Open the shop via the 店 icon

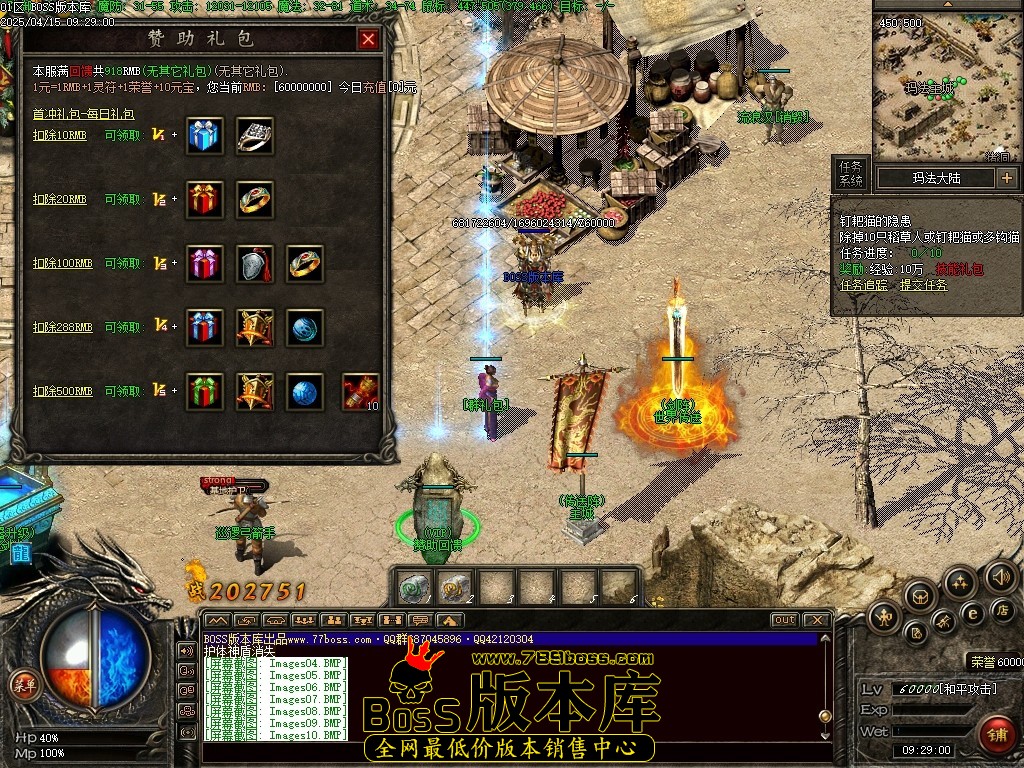(1002, 610)
